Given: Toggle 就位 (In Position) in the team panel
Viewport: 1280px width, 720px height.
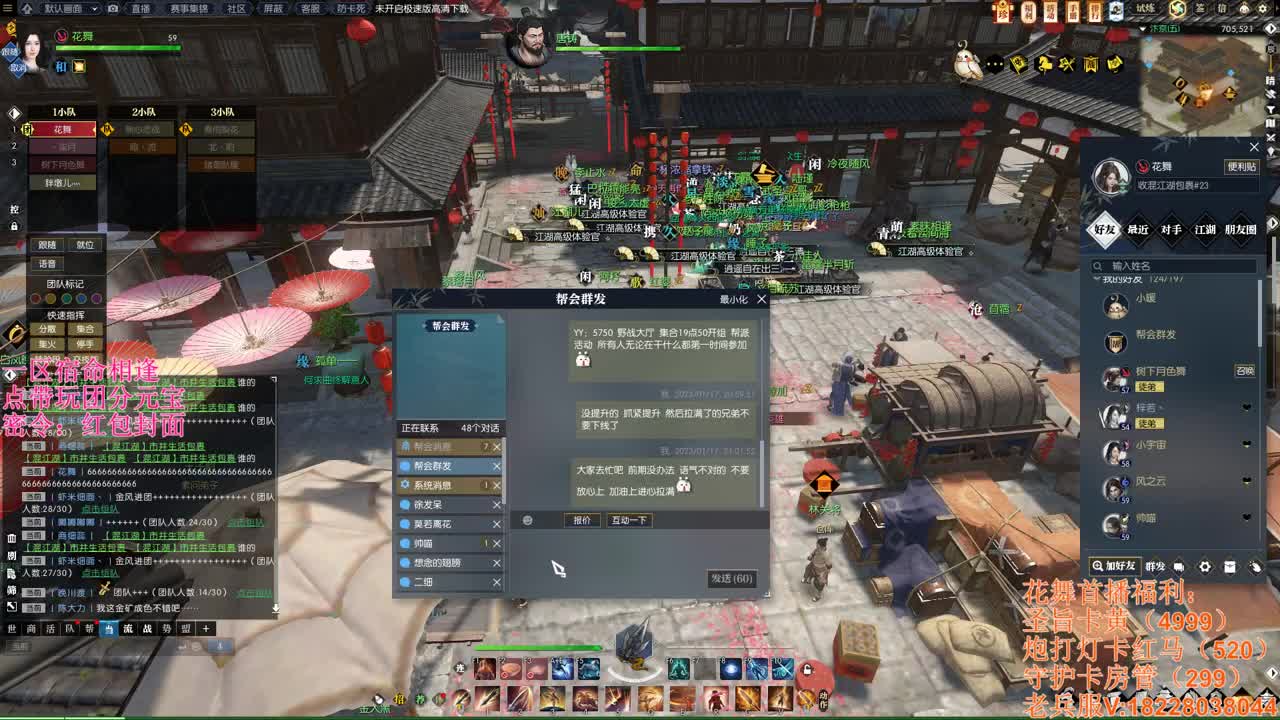Looking at the screenshot, I should [85, 245].
